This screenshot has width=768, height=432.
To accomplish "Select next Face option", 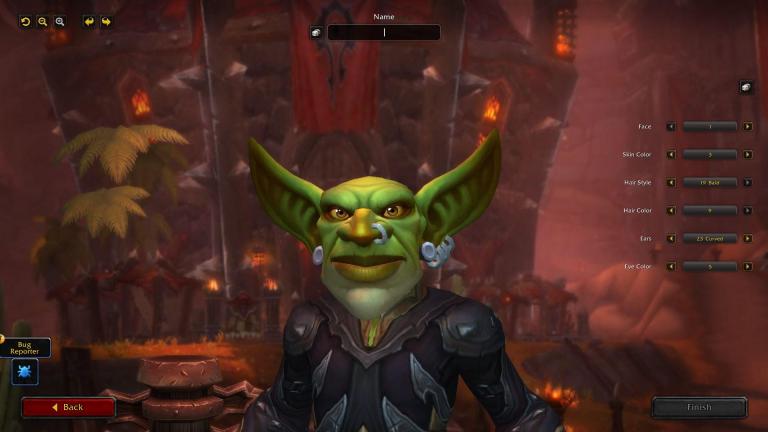I will [748, 126].
